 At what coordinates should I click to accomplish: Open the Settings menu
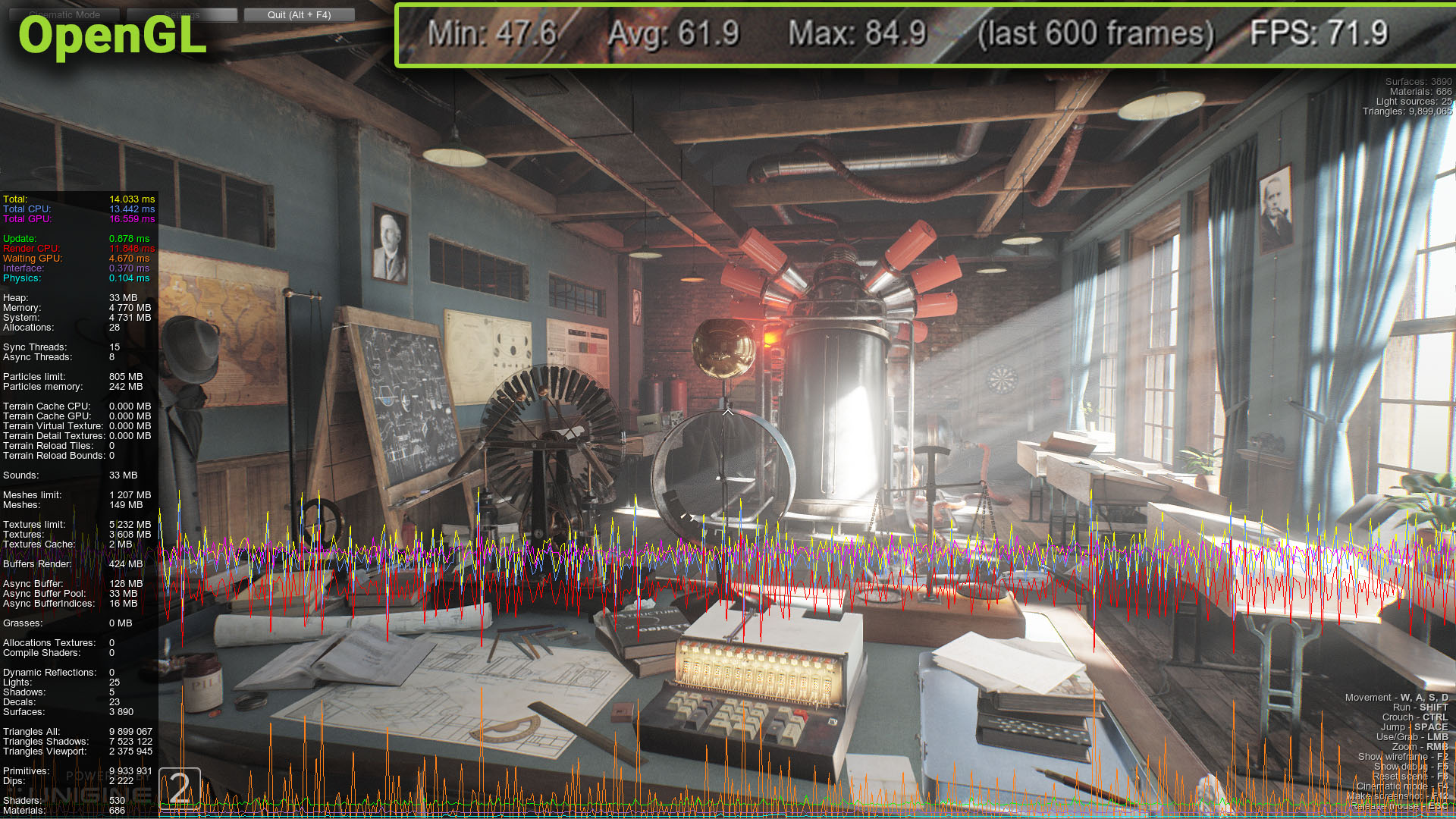[x=182, y=14]
